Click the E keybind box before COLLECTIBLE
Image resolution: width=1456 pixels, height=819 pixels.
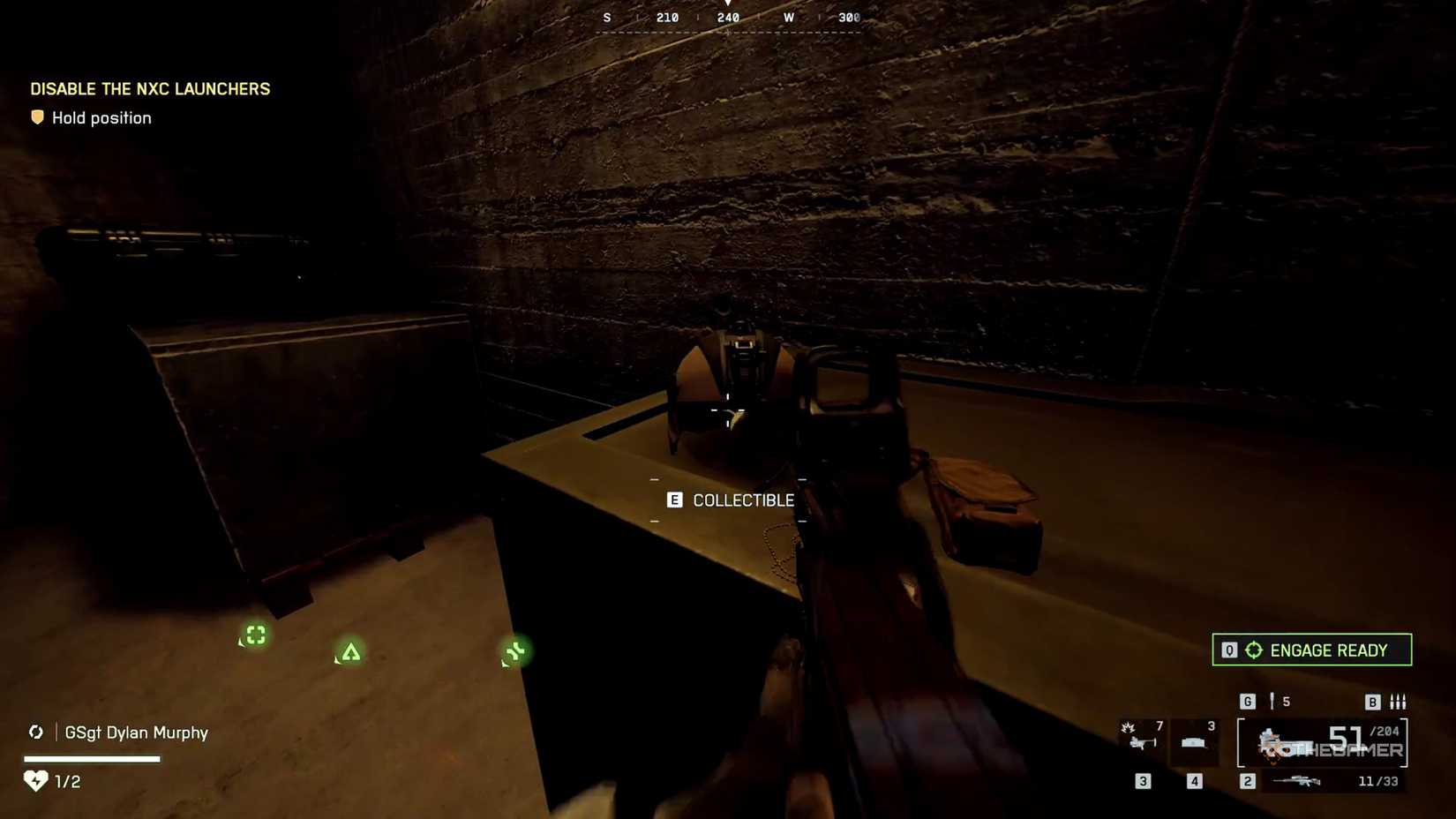point(675,500)
